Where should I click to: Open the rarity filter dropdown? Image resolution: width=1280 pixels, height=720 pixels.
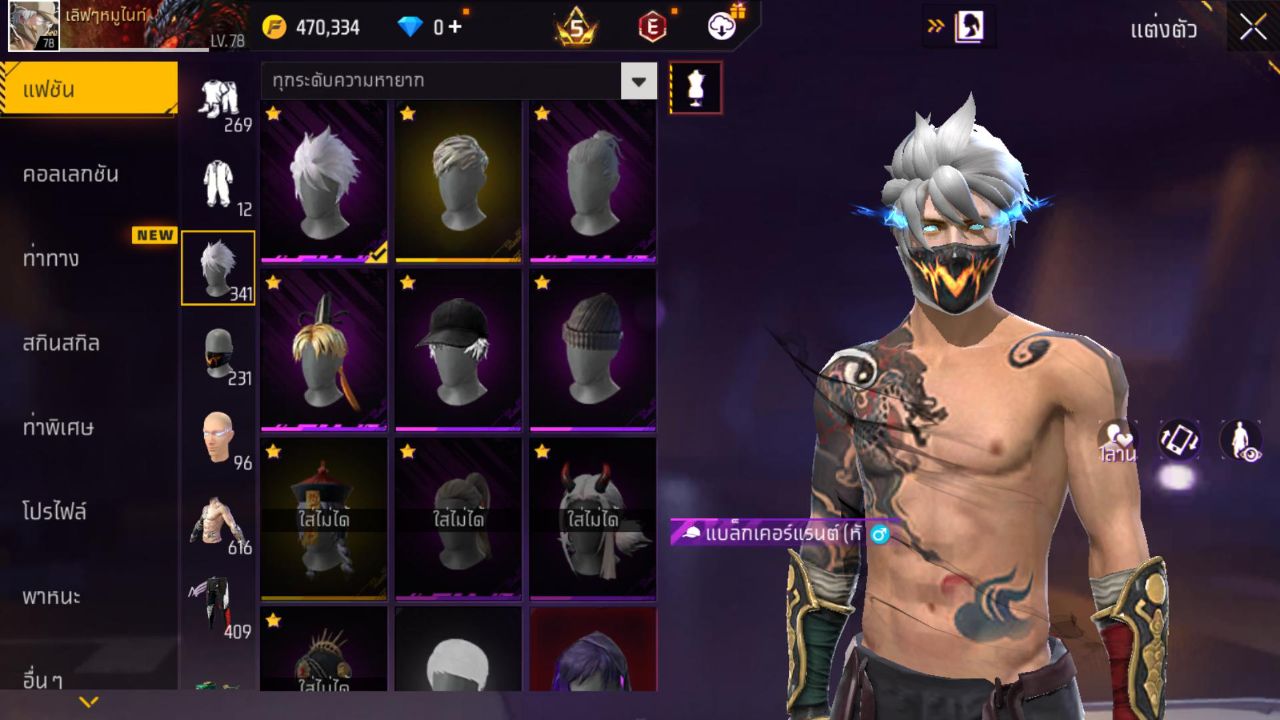pos(638,81)
